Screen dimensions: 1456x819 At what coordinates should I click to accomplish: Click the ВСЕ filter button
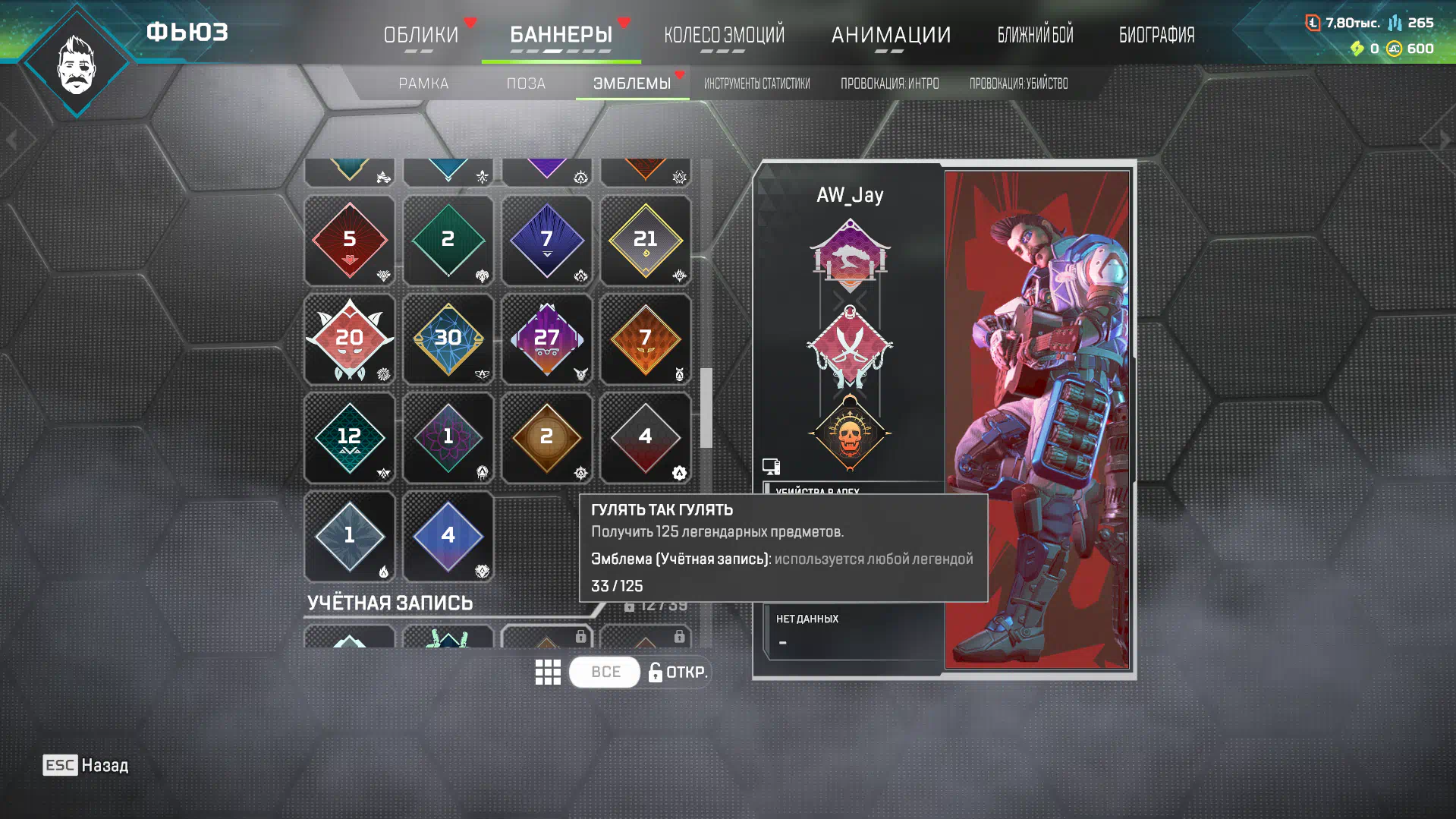pyautogui.click(x=605, y=672)
